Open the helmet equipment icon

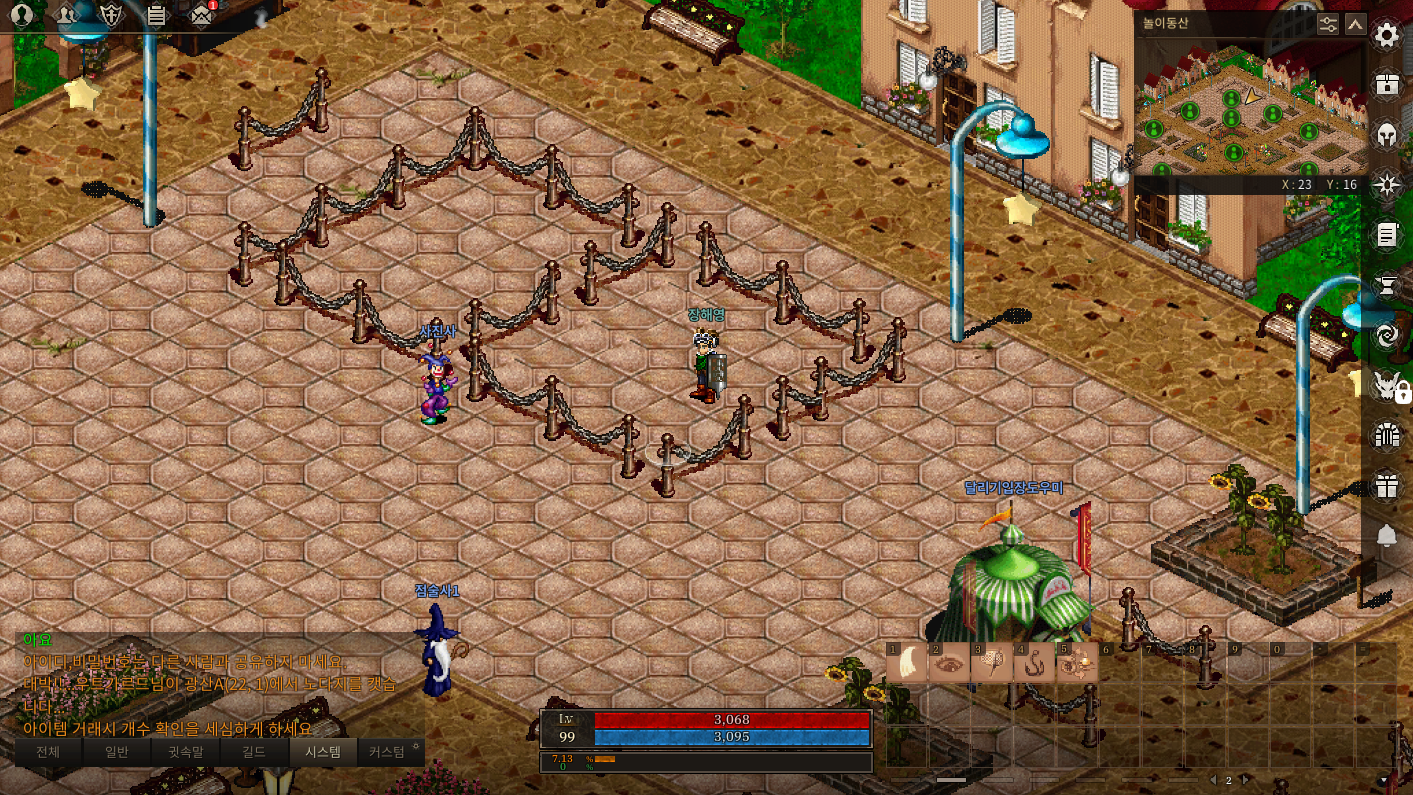pyautogui.click(x=1386, y=134)
